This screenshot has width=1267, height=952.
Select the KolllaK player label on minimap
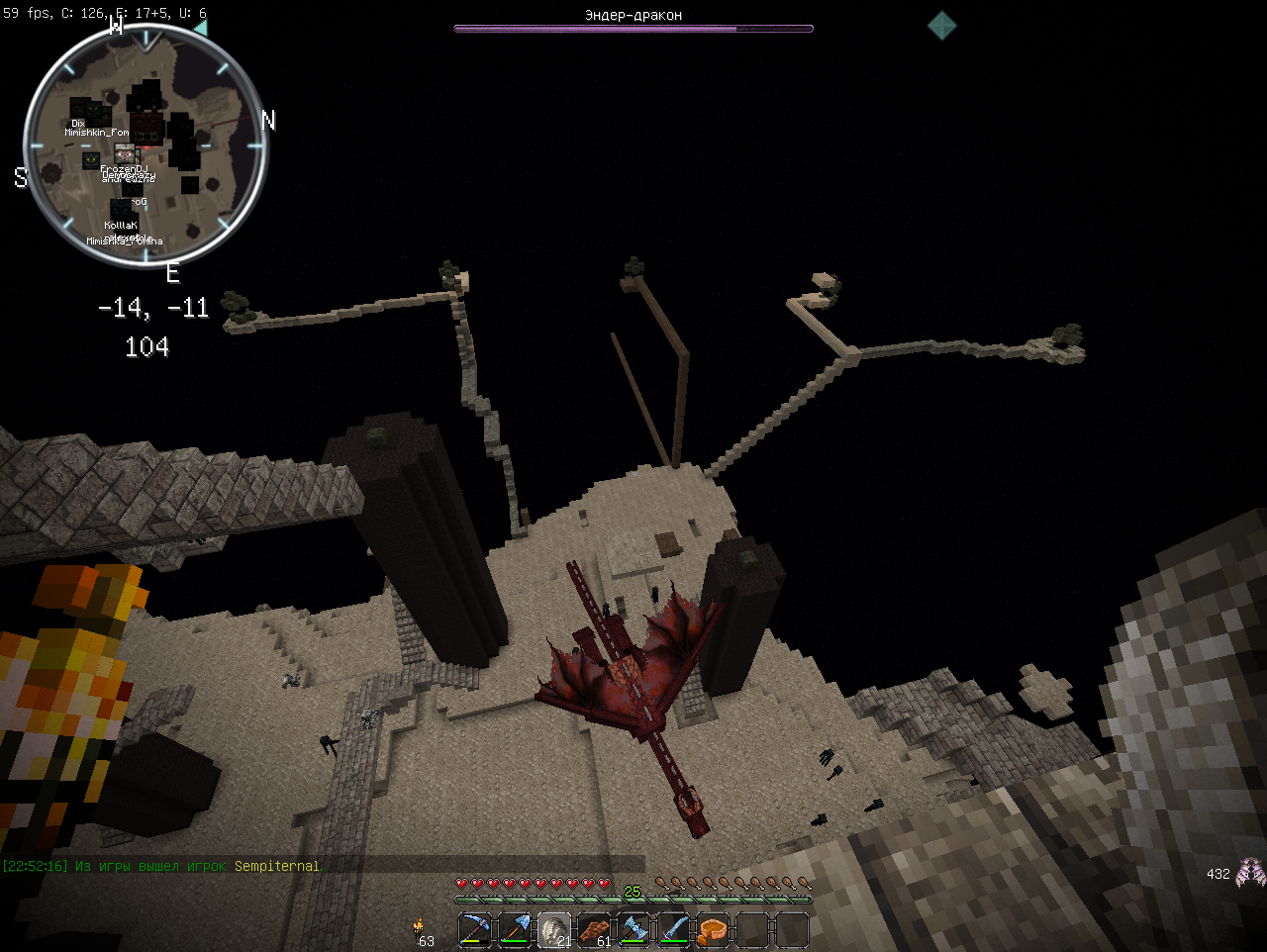point(121,226)
